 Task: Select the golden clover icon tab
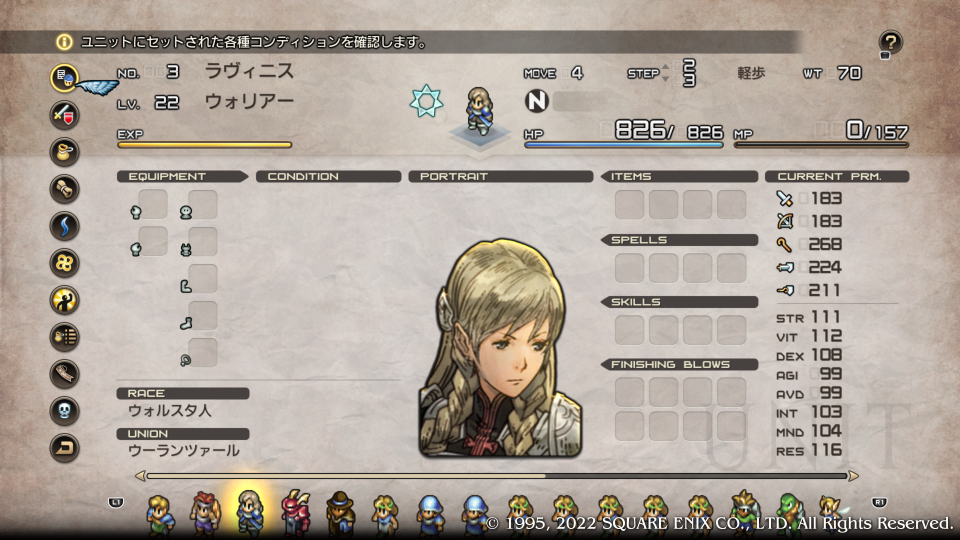[65, 262]
